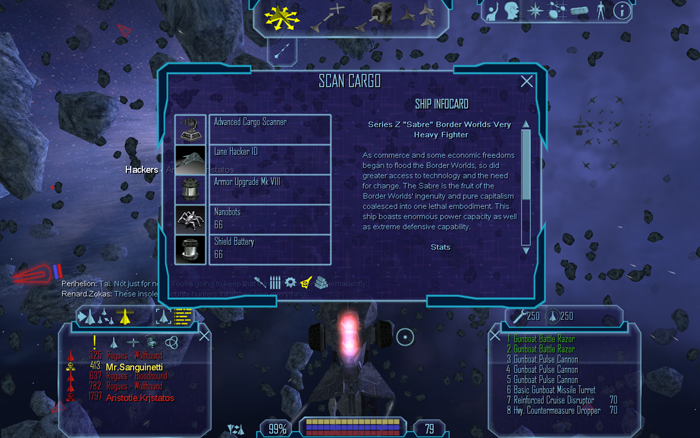This screenshot has height=438, width=700.
Task: Toggle the Hvy. Countermeasure Dropper weapon
Action: [x=562, y=409]
